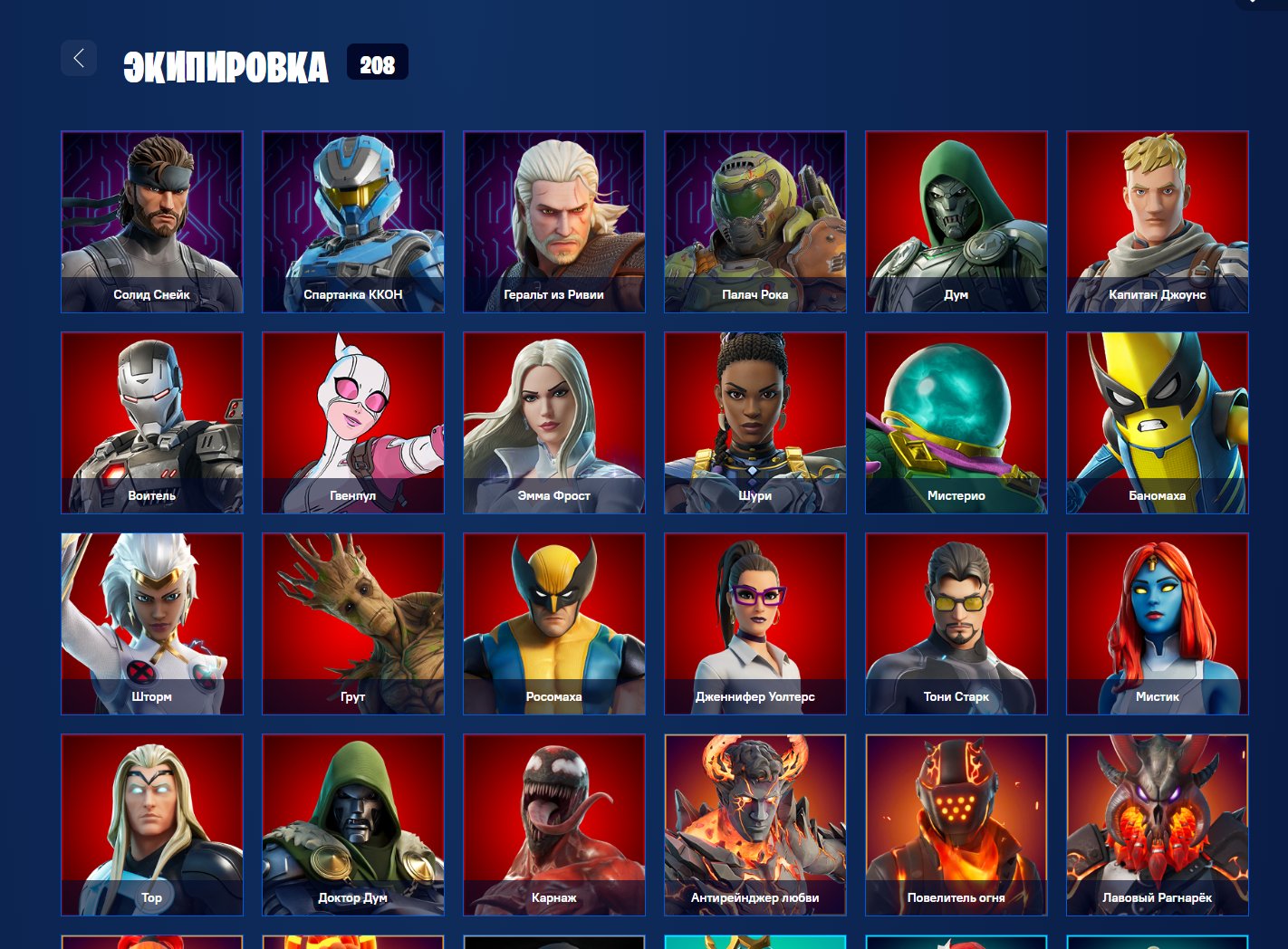The image size is (1288, 949).
Task: Click the Дум character card
Action: coord(956,222)
